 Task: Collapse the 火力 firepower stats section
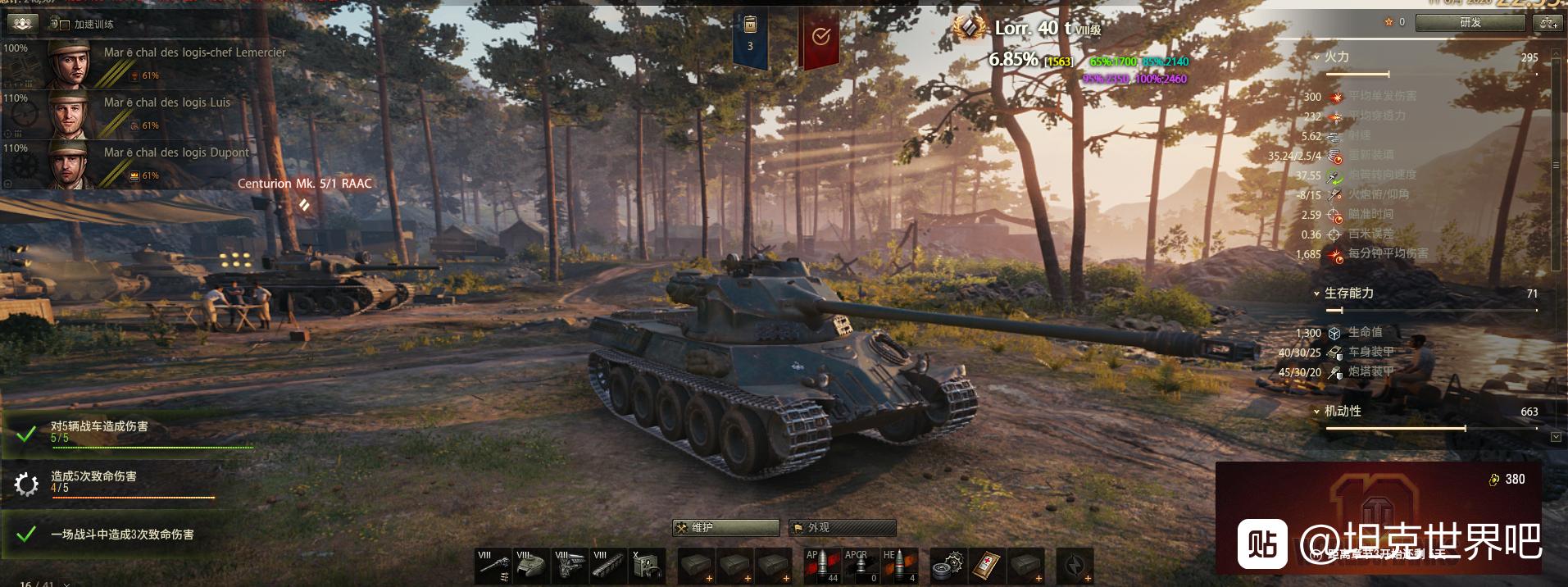[x=1316, y=57]
